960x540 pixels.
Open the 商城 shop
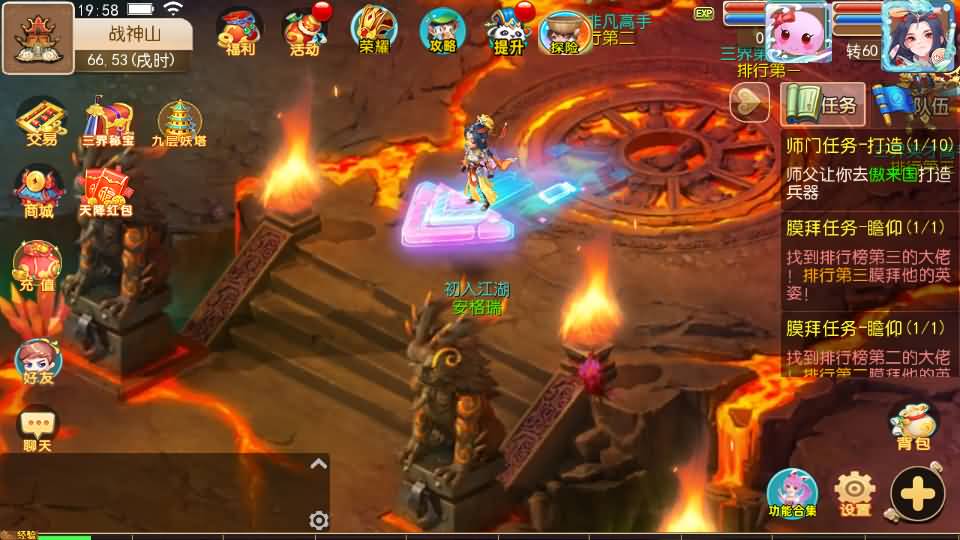pos(38,191)
